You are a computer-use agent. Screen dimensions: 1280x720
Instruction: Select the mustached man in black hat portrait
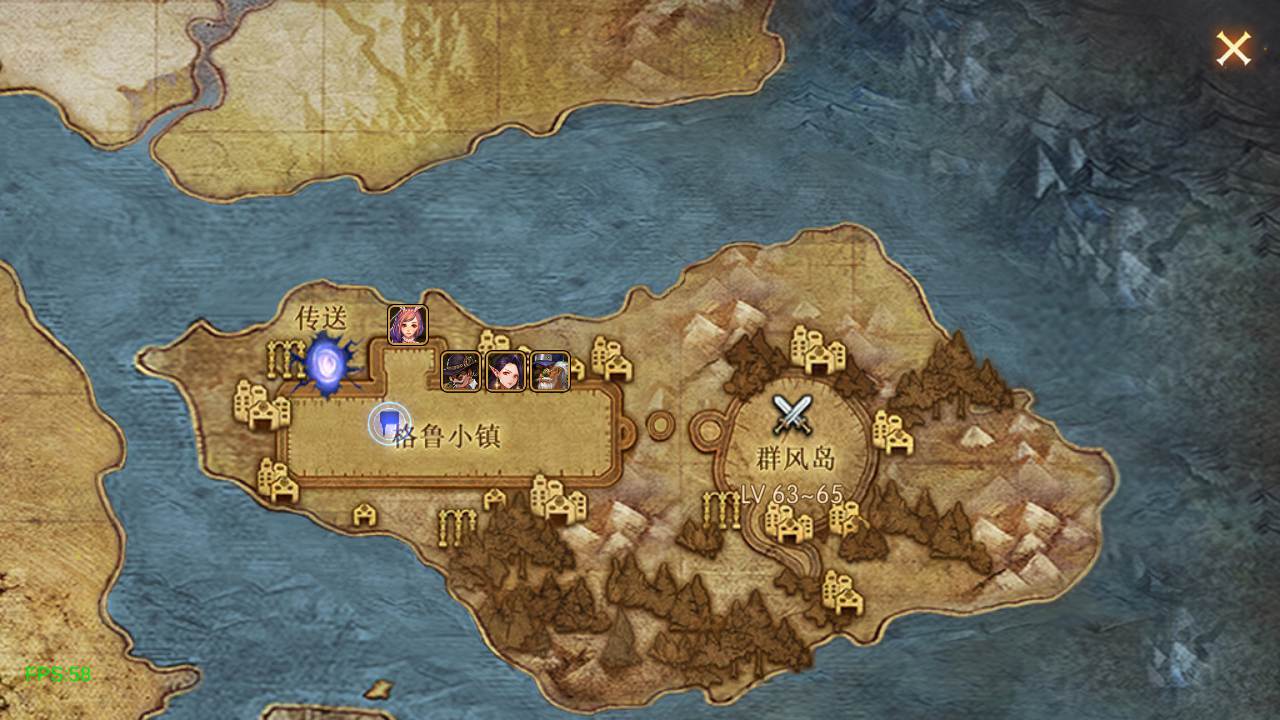(461, 371)
